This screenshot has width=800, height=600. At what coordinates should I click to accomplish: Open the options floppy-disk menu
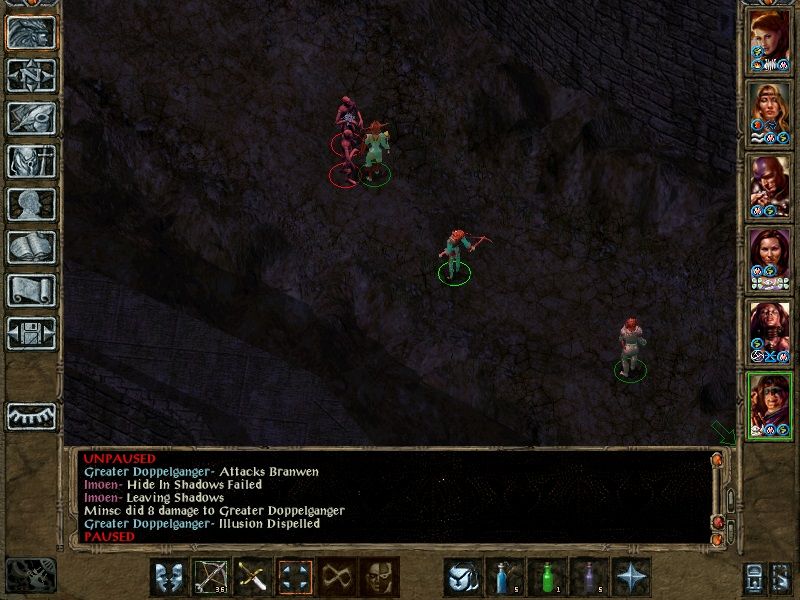[31, 333]
